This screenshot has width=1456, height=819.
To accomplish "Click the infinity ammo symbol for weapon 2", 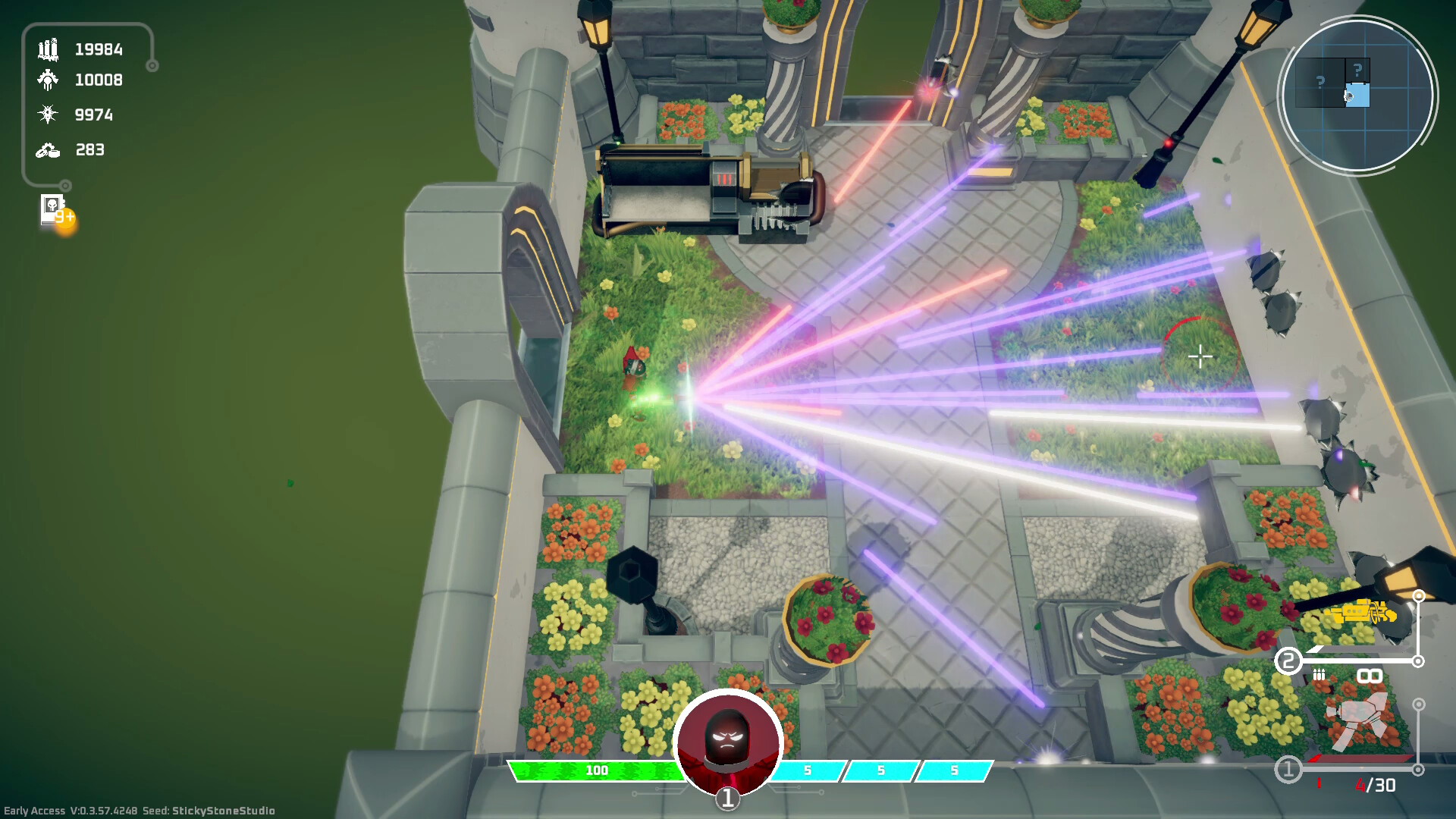I will [x=1369, y=676].
